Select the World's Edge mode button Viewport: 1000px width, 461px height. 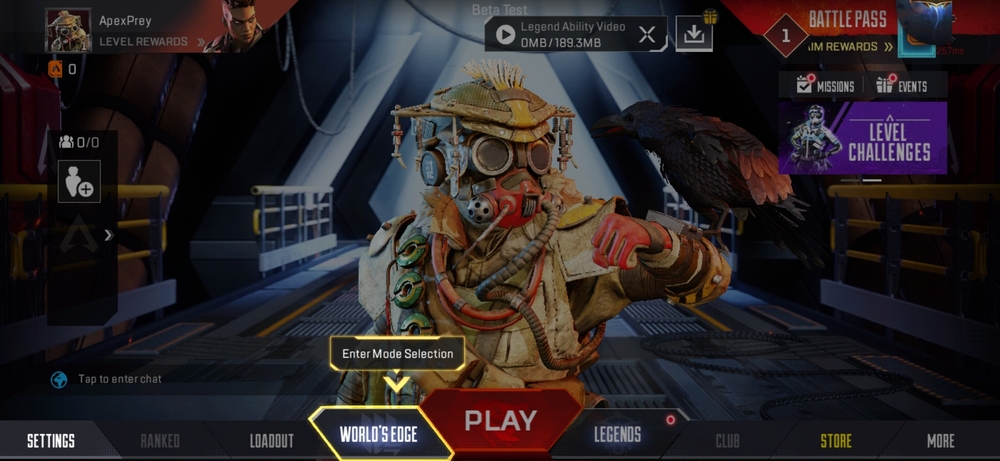[x=377, y=435]
